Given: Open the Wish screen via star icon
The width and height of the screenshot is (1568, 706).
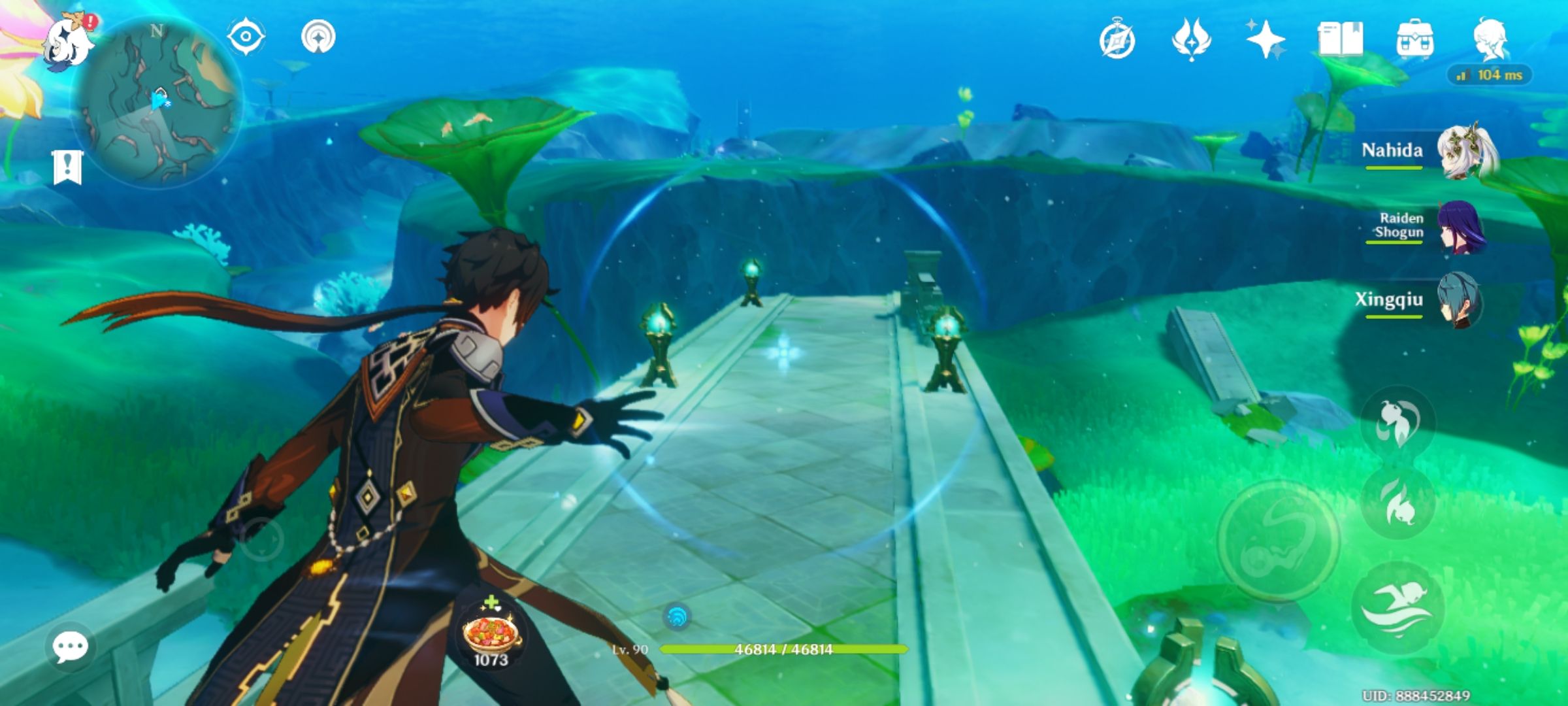Looking at the screenshot, I should tap(1268, 41).
